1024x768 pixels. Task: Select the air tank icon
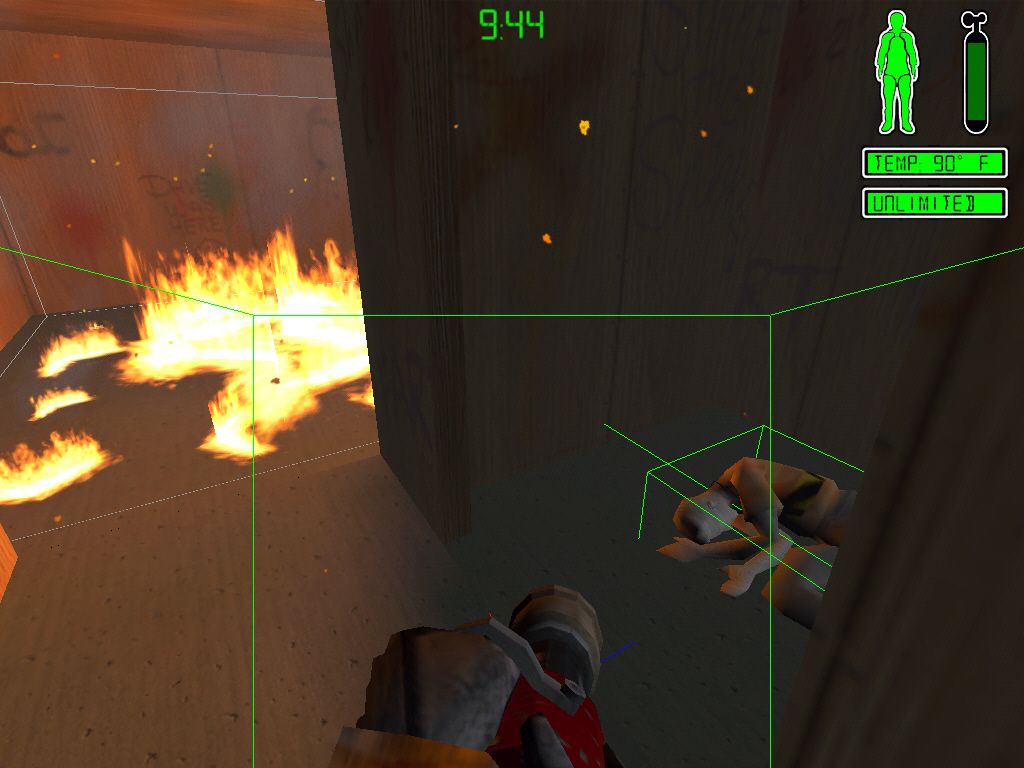tap(975, 74)
